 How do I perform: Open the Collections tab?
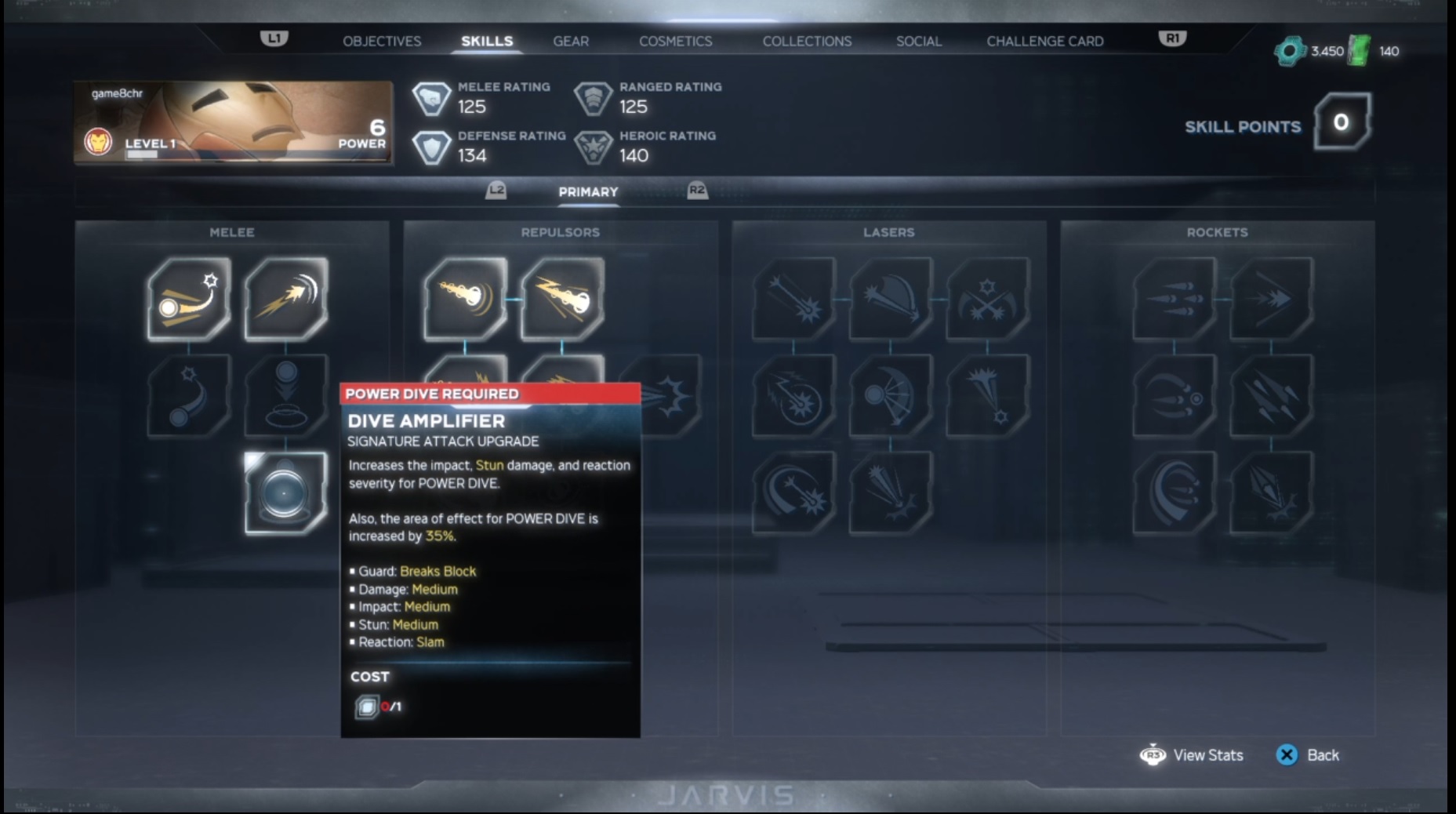click(x=806, y=41)
